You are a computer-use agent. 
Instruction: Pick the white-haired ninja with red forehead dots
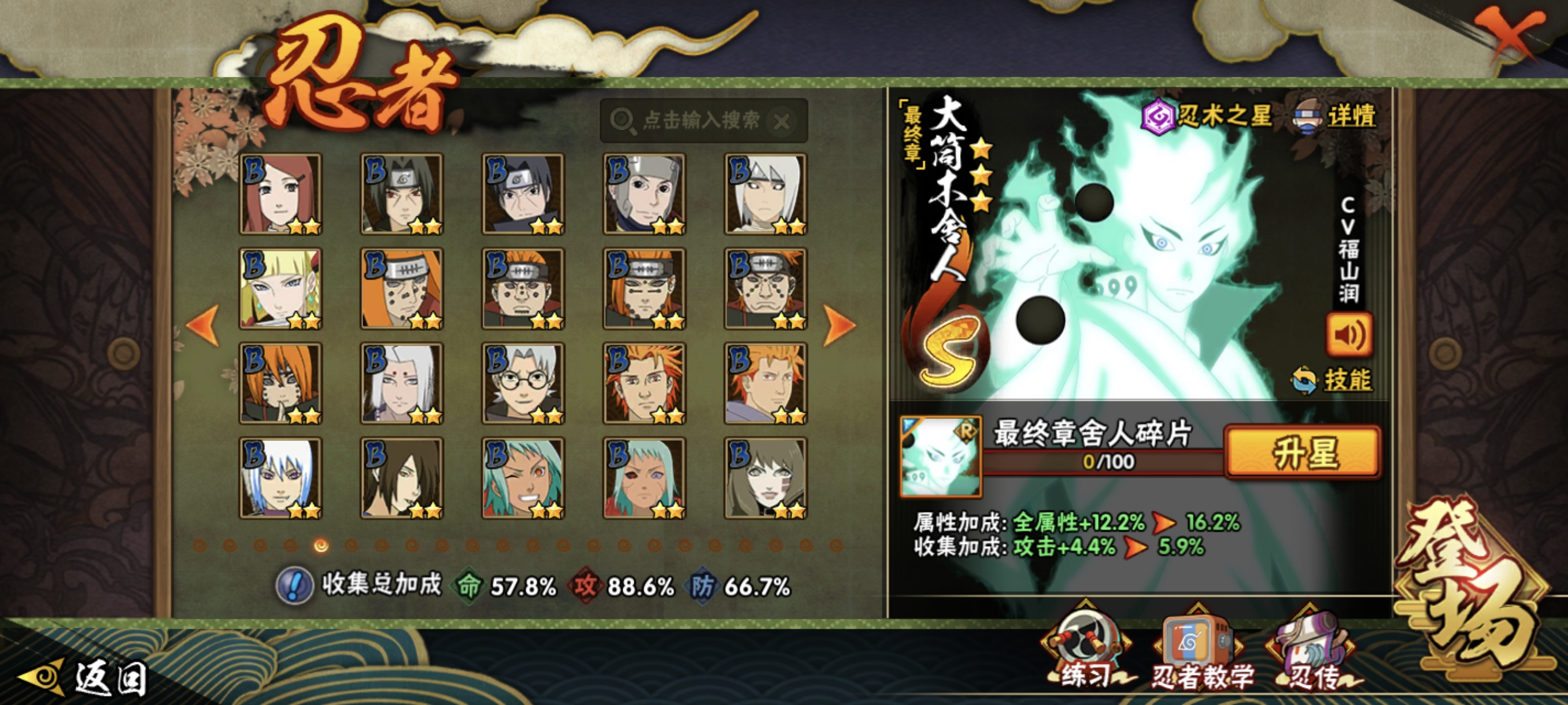tap(402, 383)
